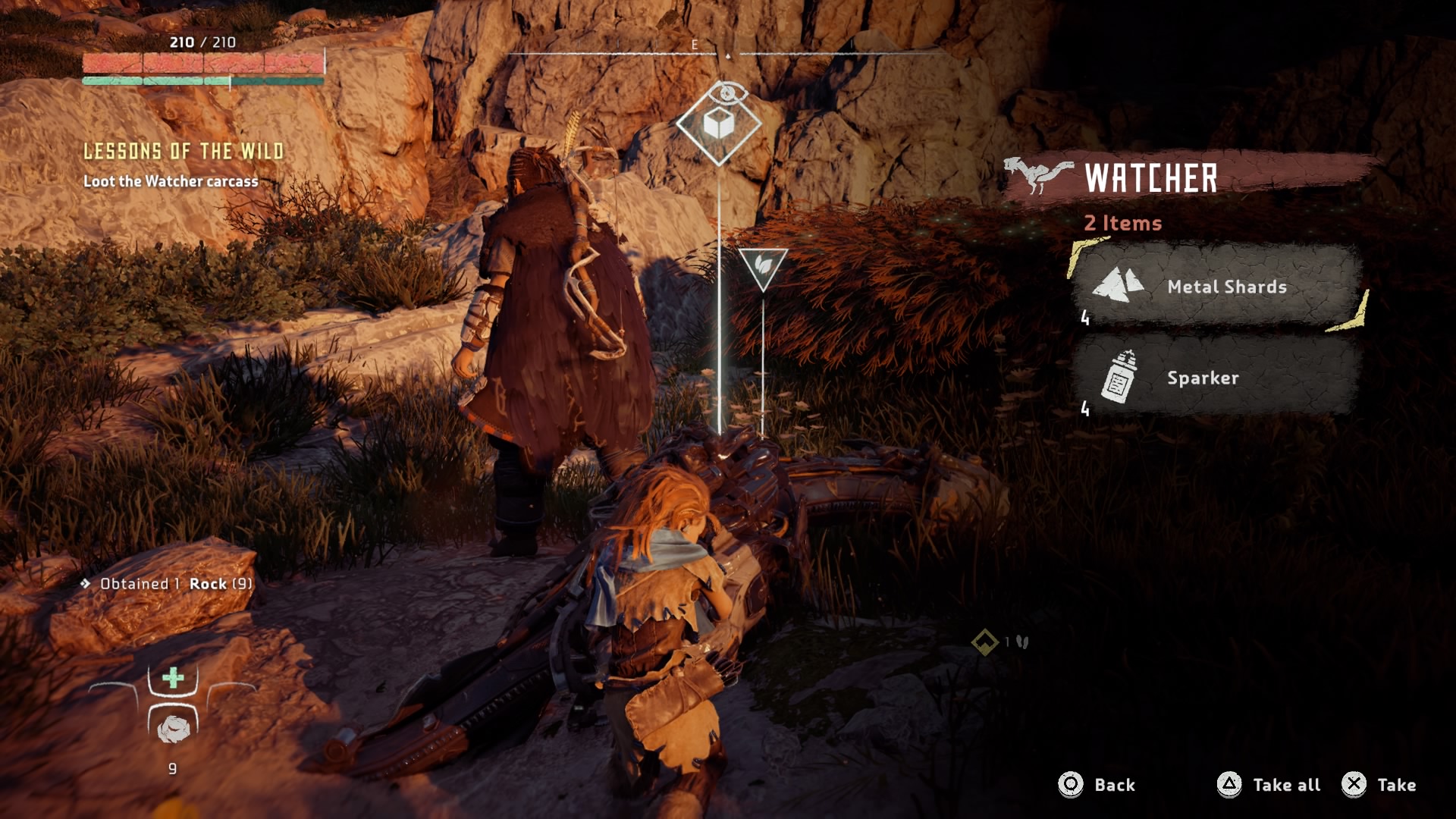Open the Lessons of the Wild quest tracker

click(184, 152)
